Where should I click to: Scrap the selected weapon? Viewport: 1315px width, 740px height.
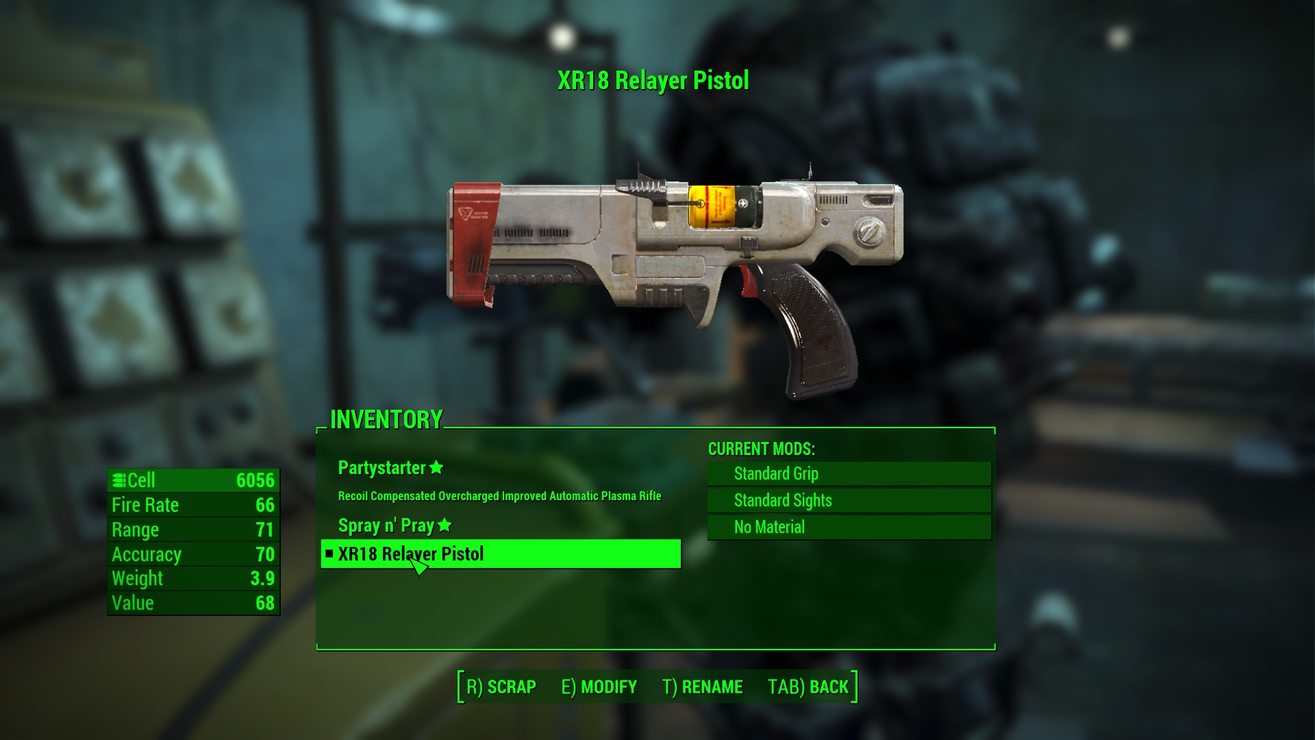502,687
